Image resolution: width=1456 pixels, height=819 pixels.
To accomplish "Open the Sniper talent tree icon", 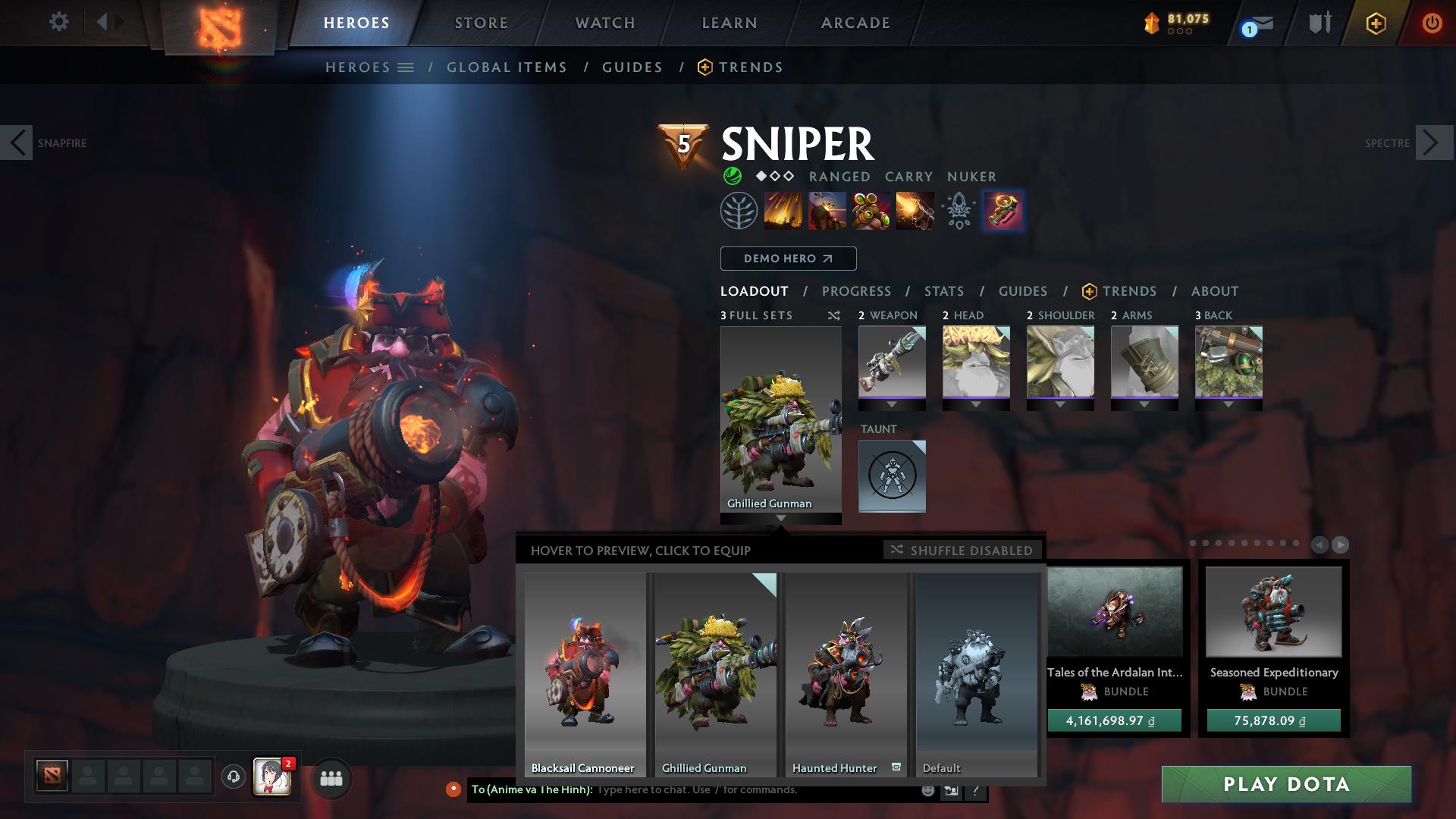I will [x=739, y=212].
